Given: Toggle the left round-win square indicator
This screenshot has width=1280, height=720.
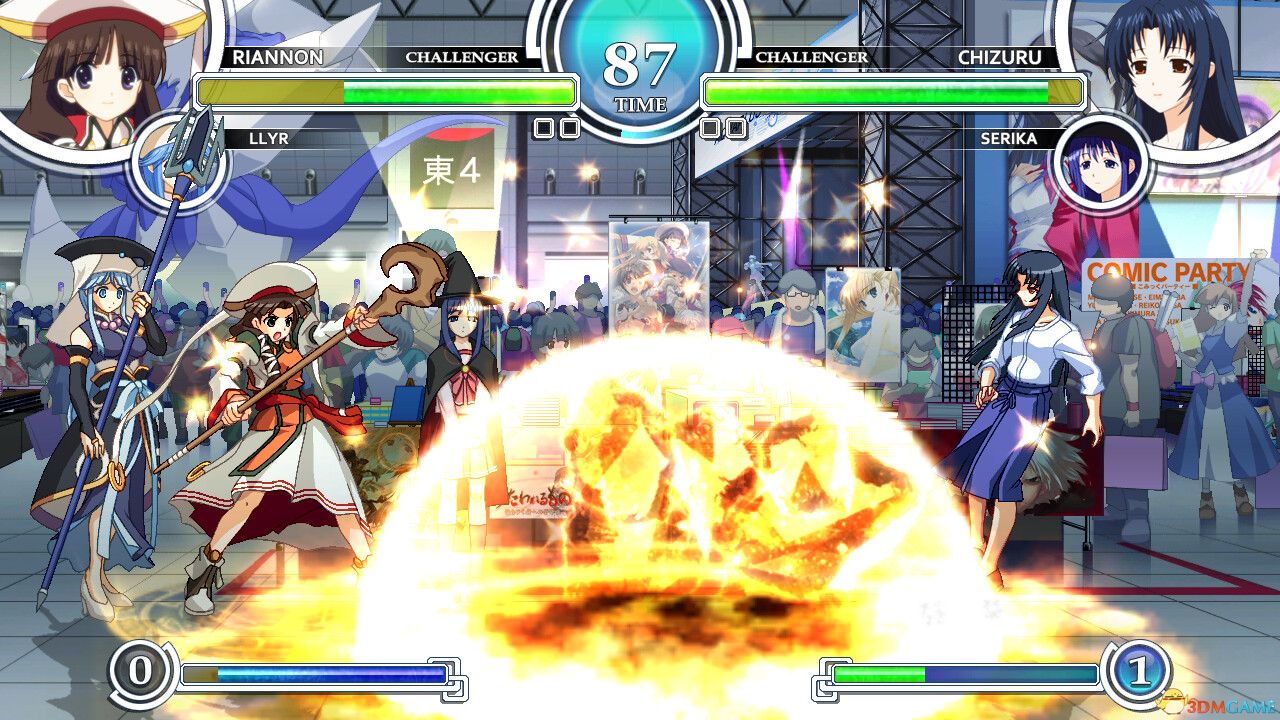Looking at the screenshot, I should point(545,128).
